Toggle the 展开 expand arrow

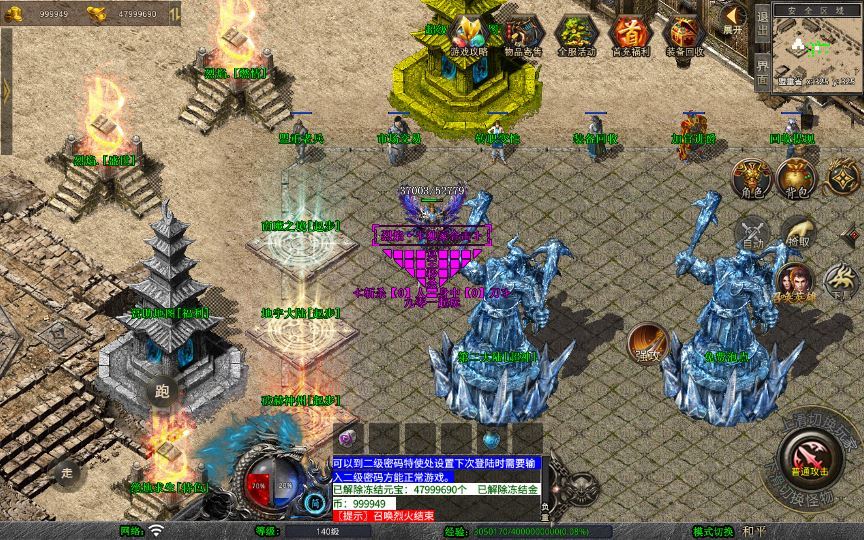(734, 19)
